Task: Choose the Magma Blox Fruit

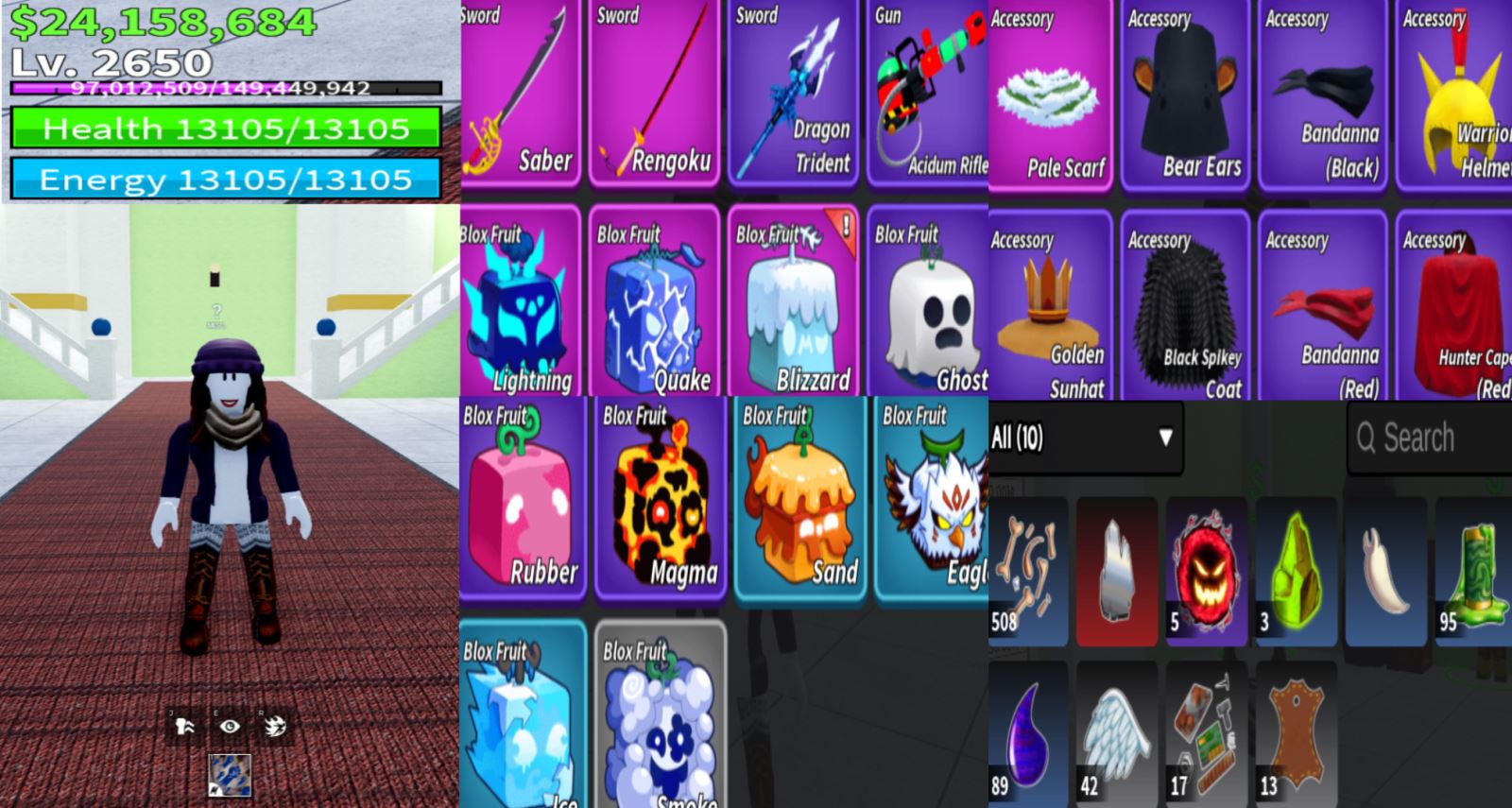Action: [660, 499]
